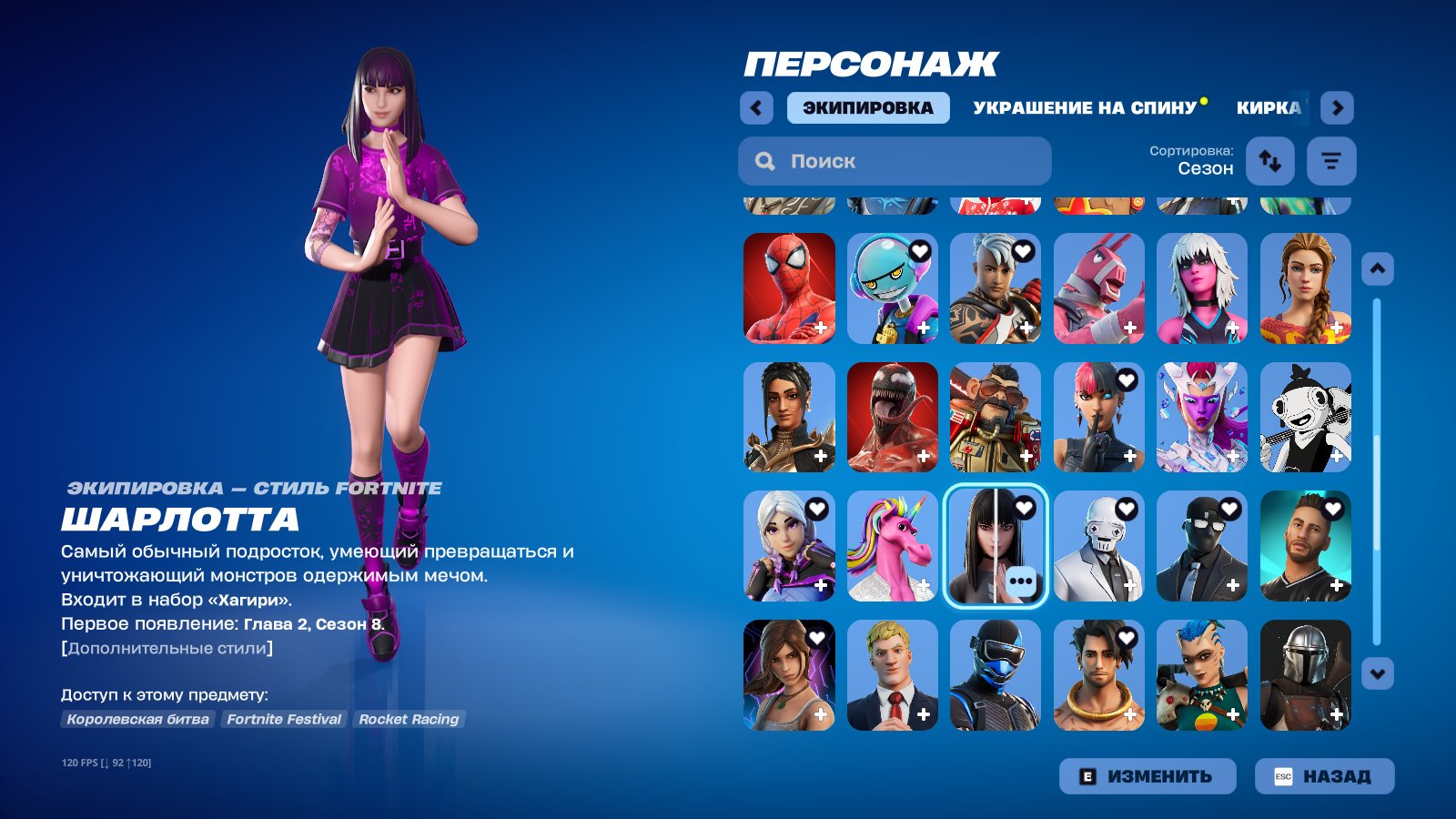Image resolution: width=1456 pixels, height=819 pixels.
Task: Click the ESC icon on НАЗАД button
Action: coord(1285,777)
